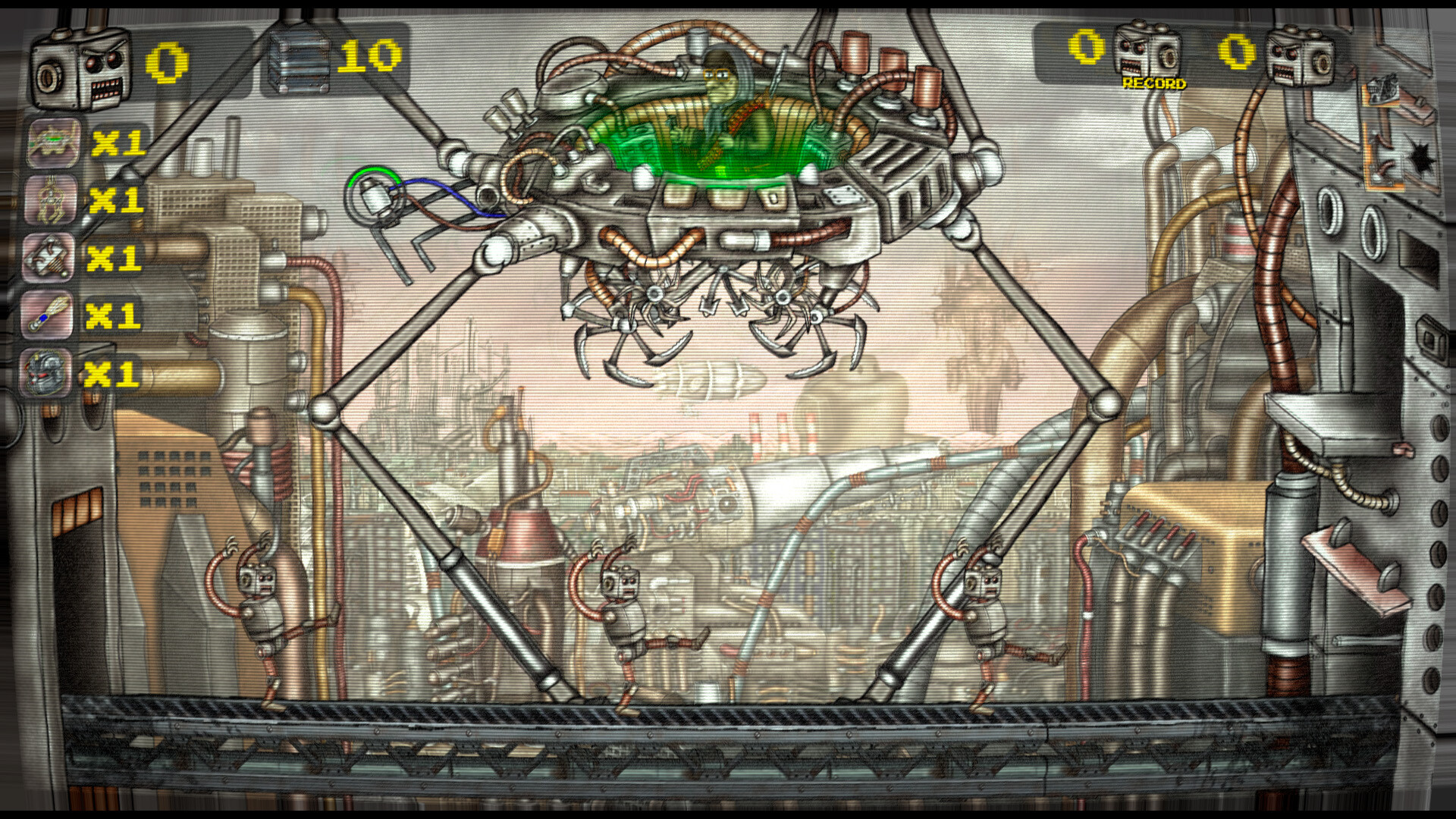Select the robot head item at sidebar bottom
Image resolution: width=1456 pixels, height=819 pixels.
pos(49,373)
